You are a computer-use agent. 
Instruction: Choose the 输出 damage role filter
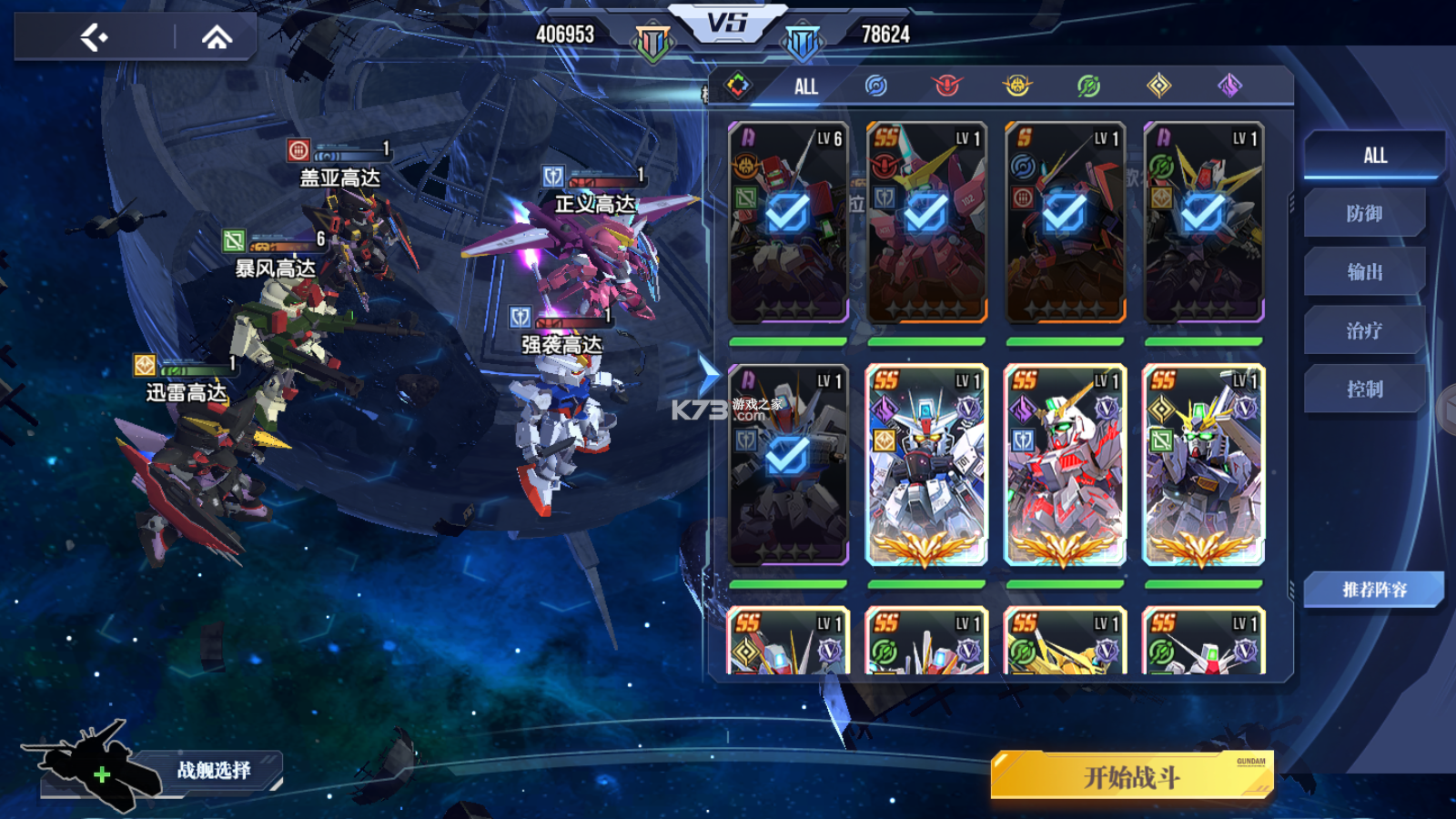click(x=1364, y=272)
